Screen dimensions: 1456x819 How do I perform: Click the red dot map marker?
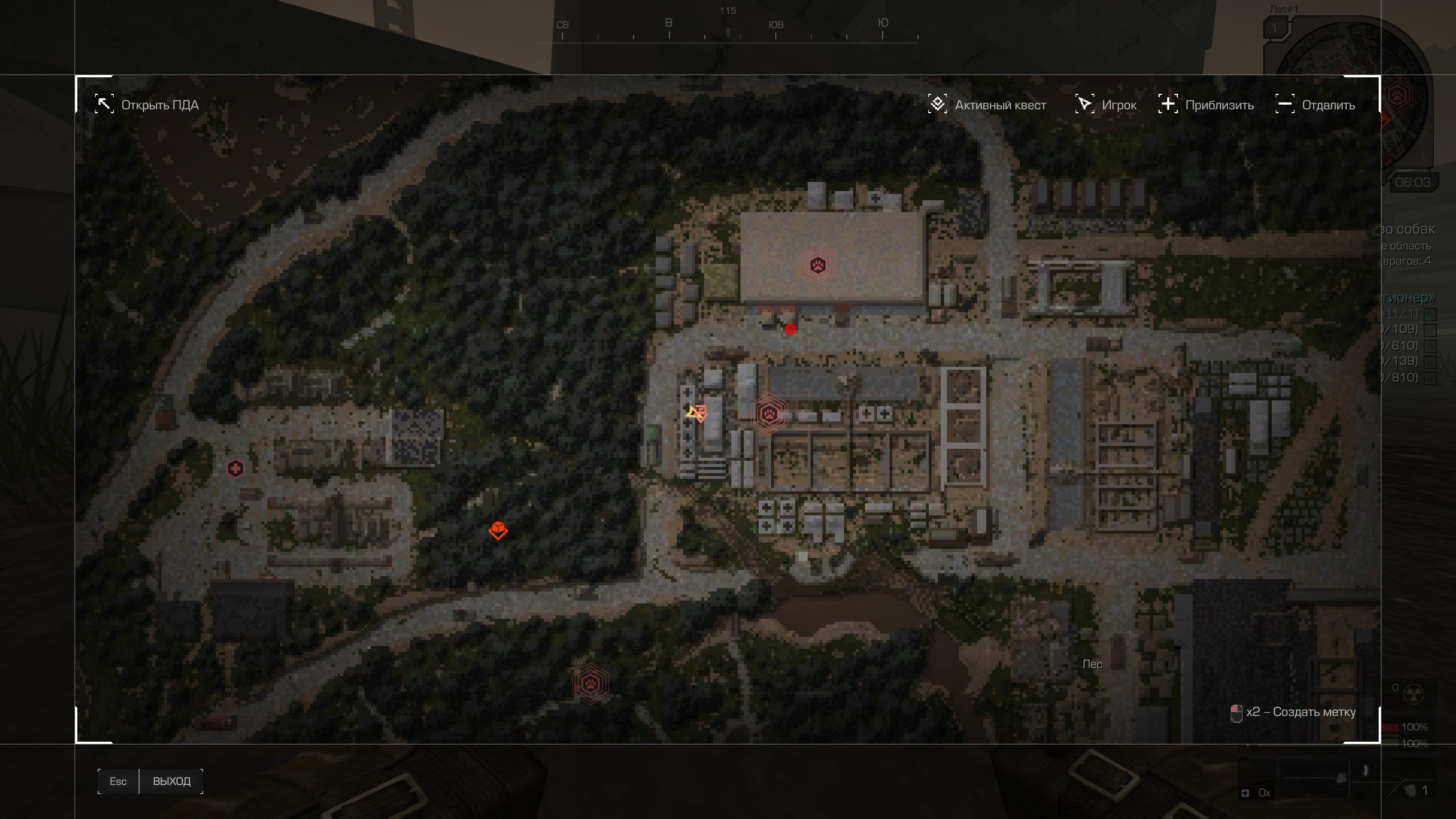click(790, 329)
